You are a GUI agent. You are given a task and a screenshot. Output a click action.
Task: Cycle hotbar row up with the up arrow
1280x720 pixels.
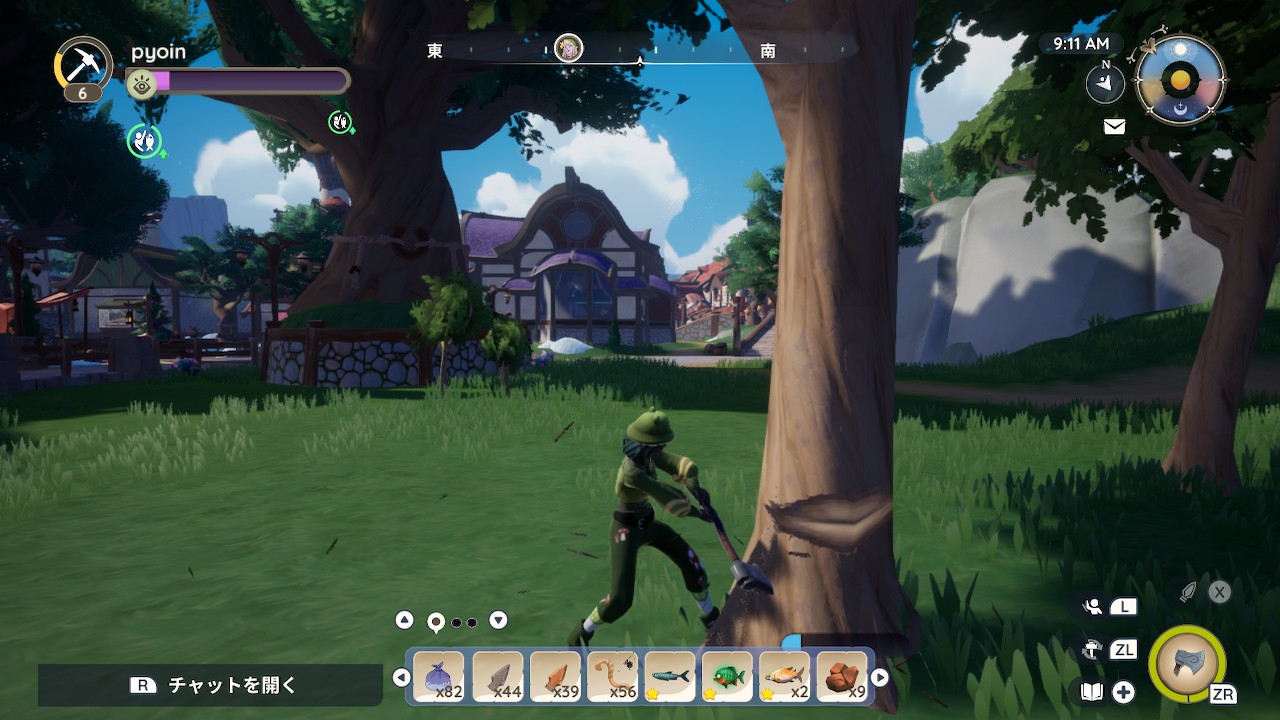coord(404,620)
